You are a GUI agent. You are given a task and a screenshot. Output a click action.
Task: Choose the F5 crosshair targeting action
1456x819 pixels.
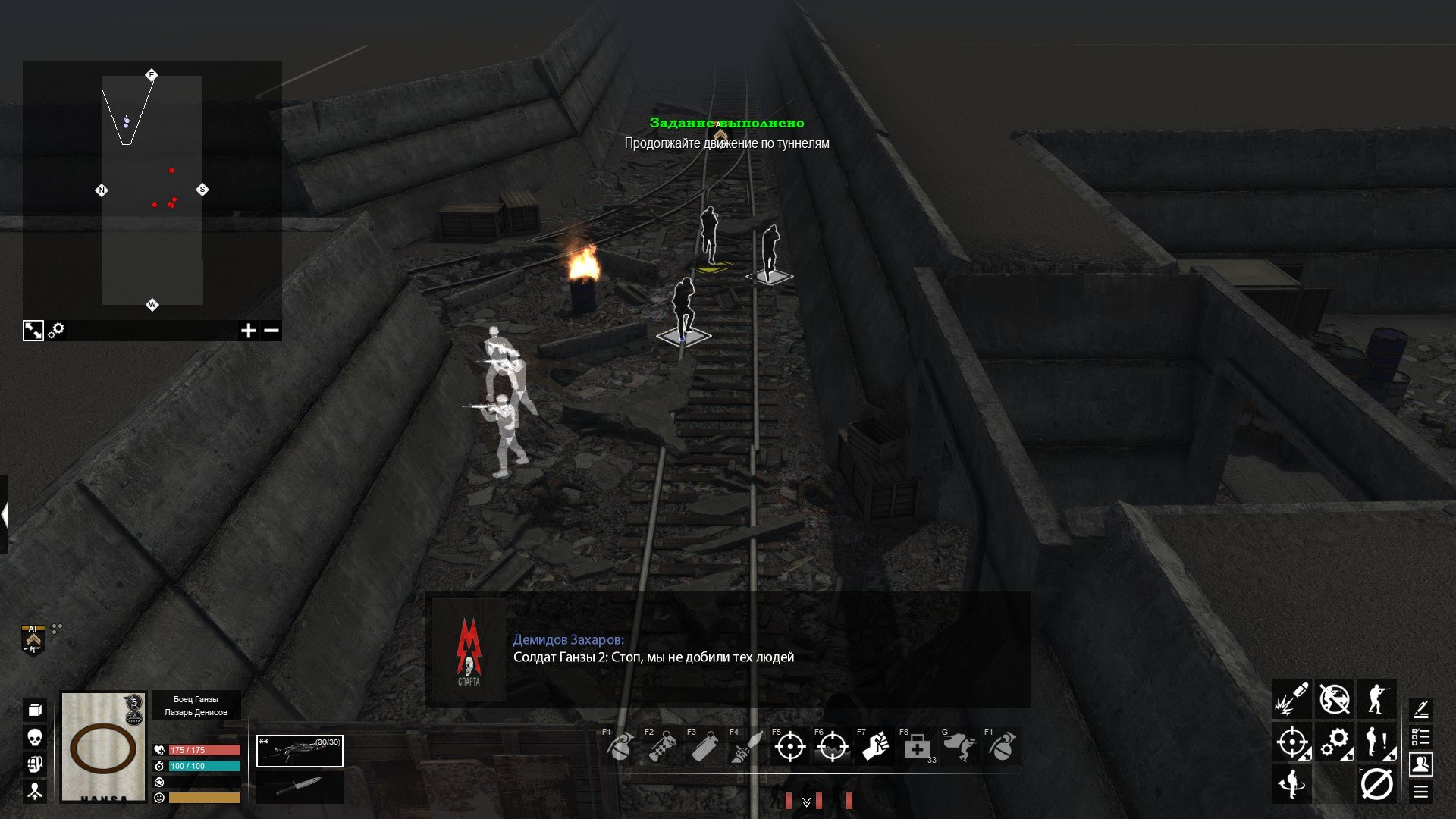pyautogui.click(x=789, y=748)
